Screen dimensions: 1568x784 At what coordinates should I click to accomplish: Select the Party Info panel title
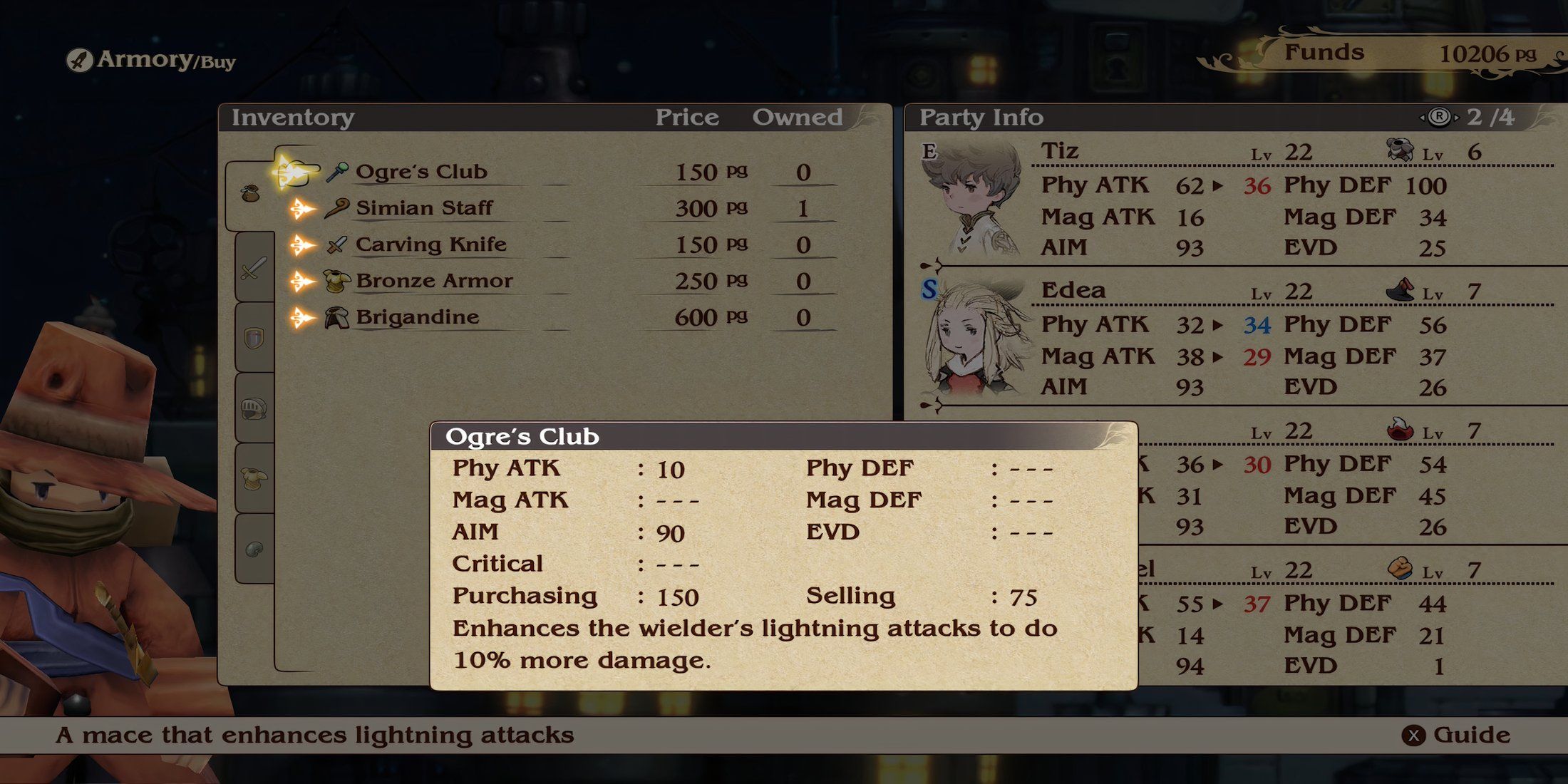click(982, 116)
